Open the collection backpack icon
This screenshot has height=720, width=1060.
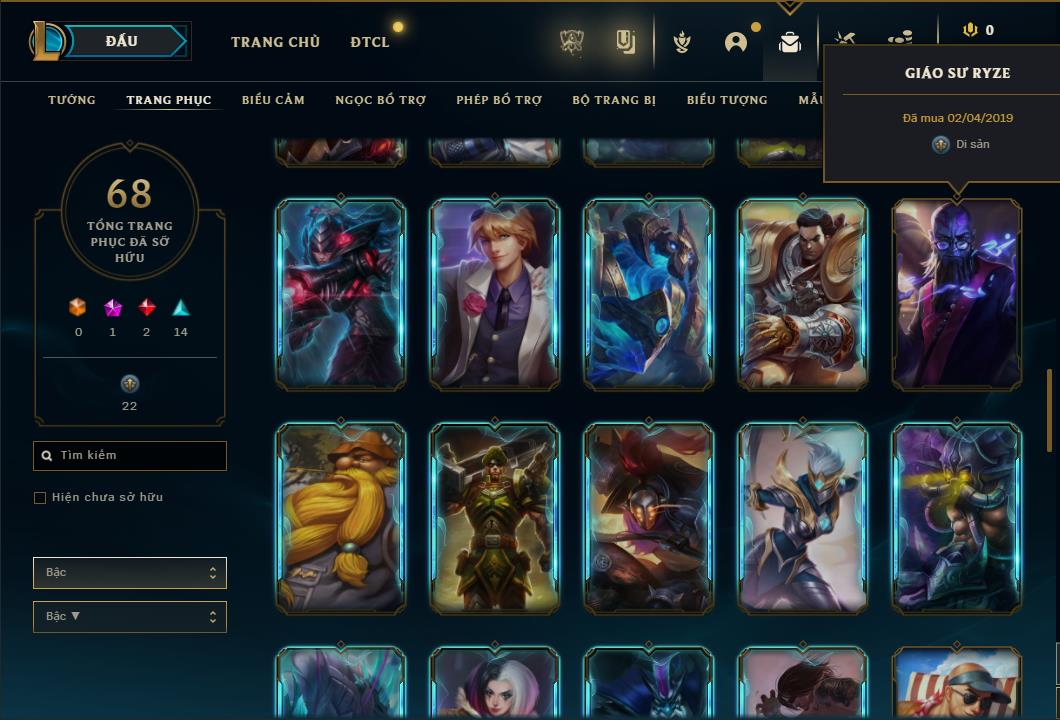pyautogui.click(x=790, y=43)
